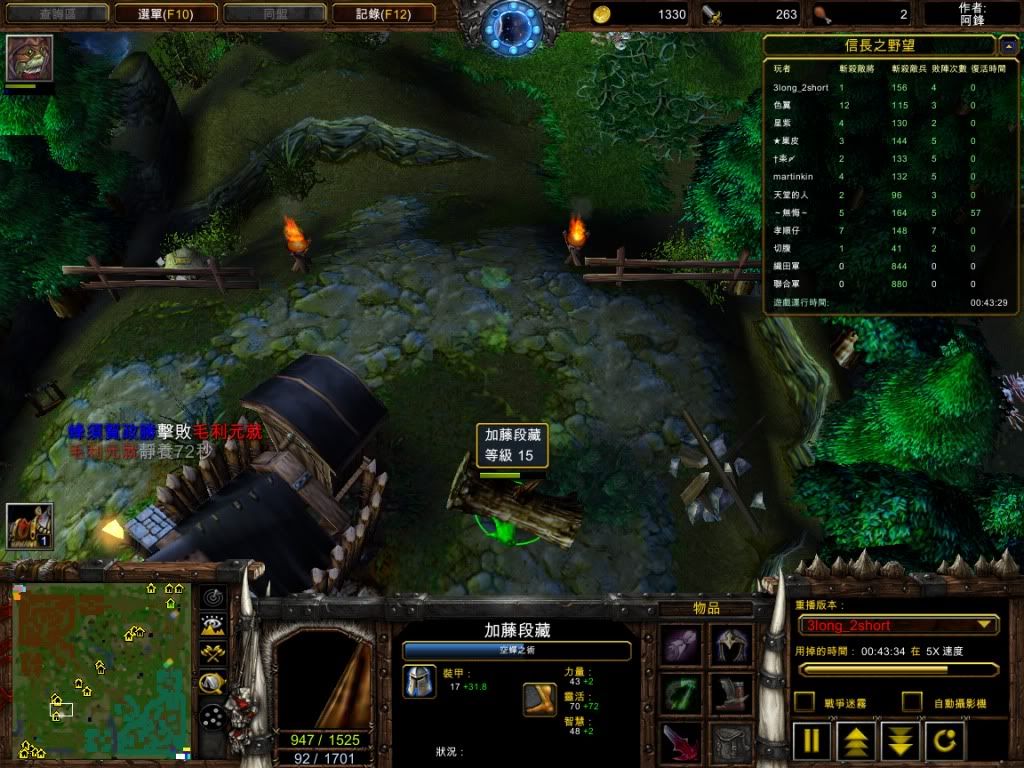Select the hero portrait icon at top-left
1024x768 pixels.
[30, 59]
